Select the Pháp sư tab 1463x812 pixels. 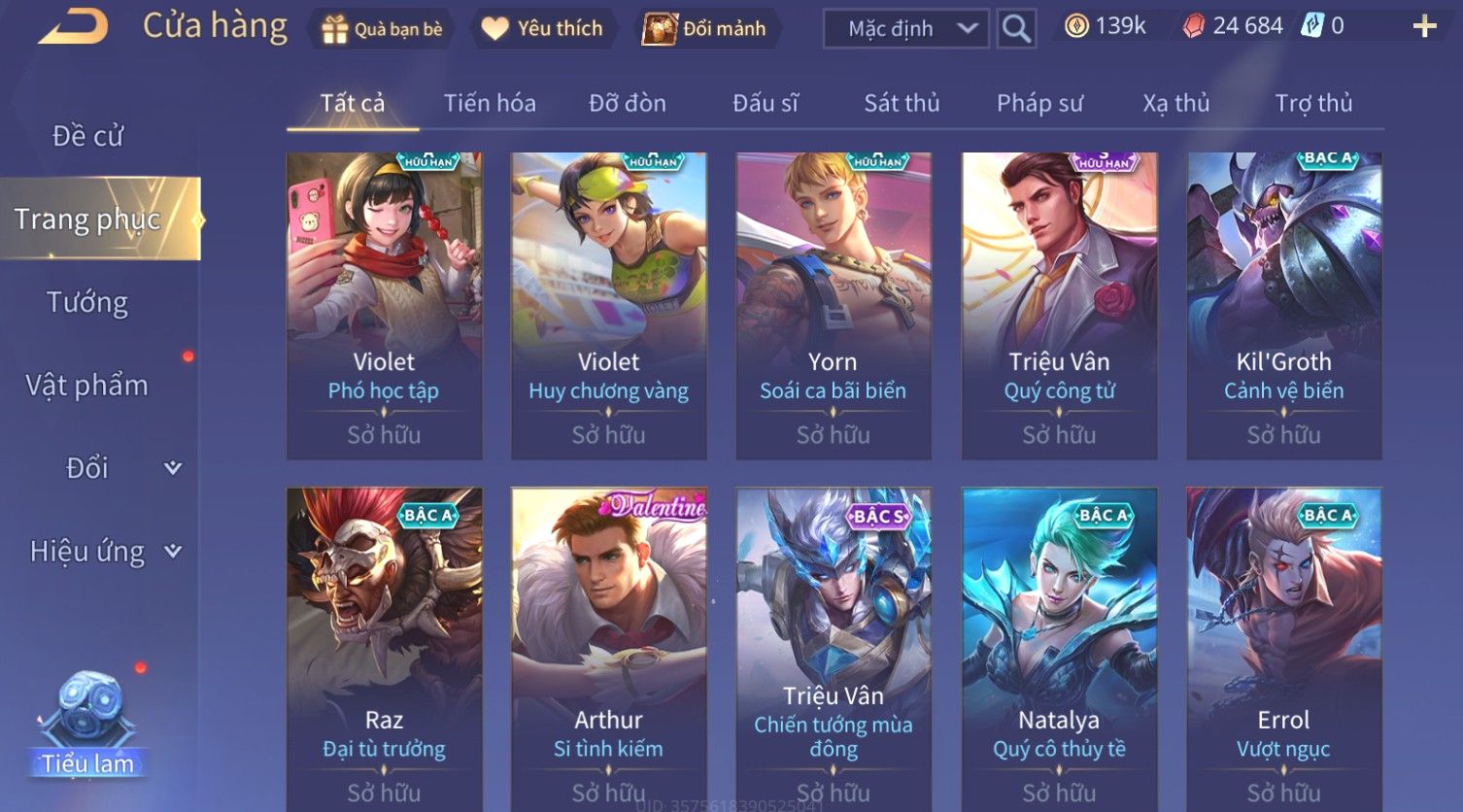pos(1039,103)
